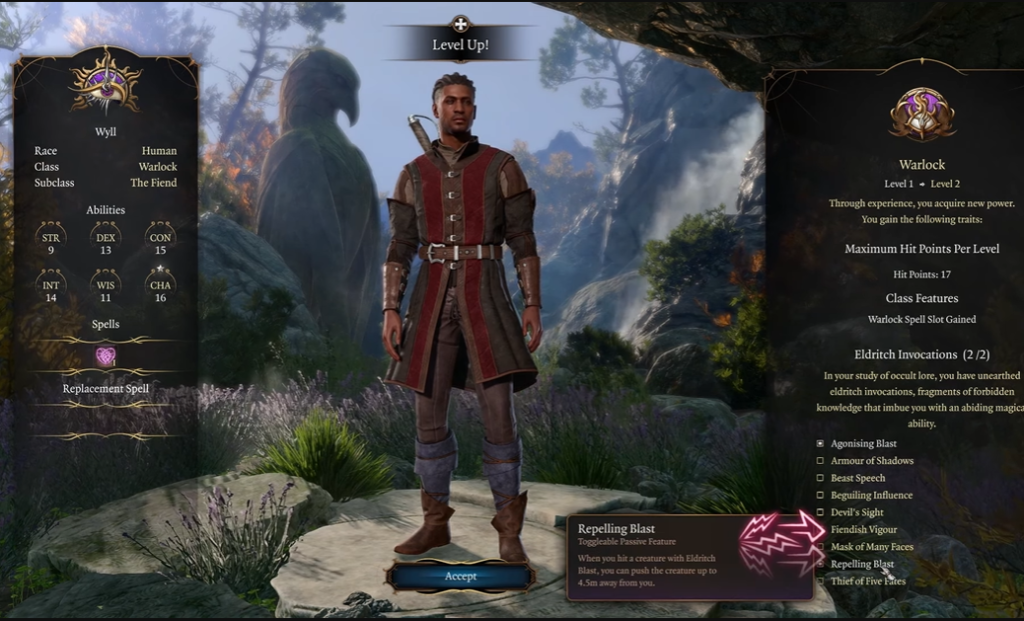This screenshot has height=621, width=1024.
Task: Choose the Thief of Five Fates invocation
Action: click(821, 581)
